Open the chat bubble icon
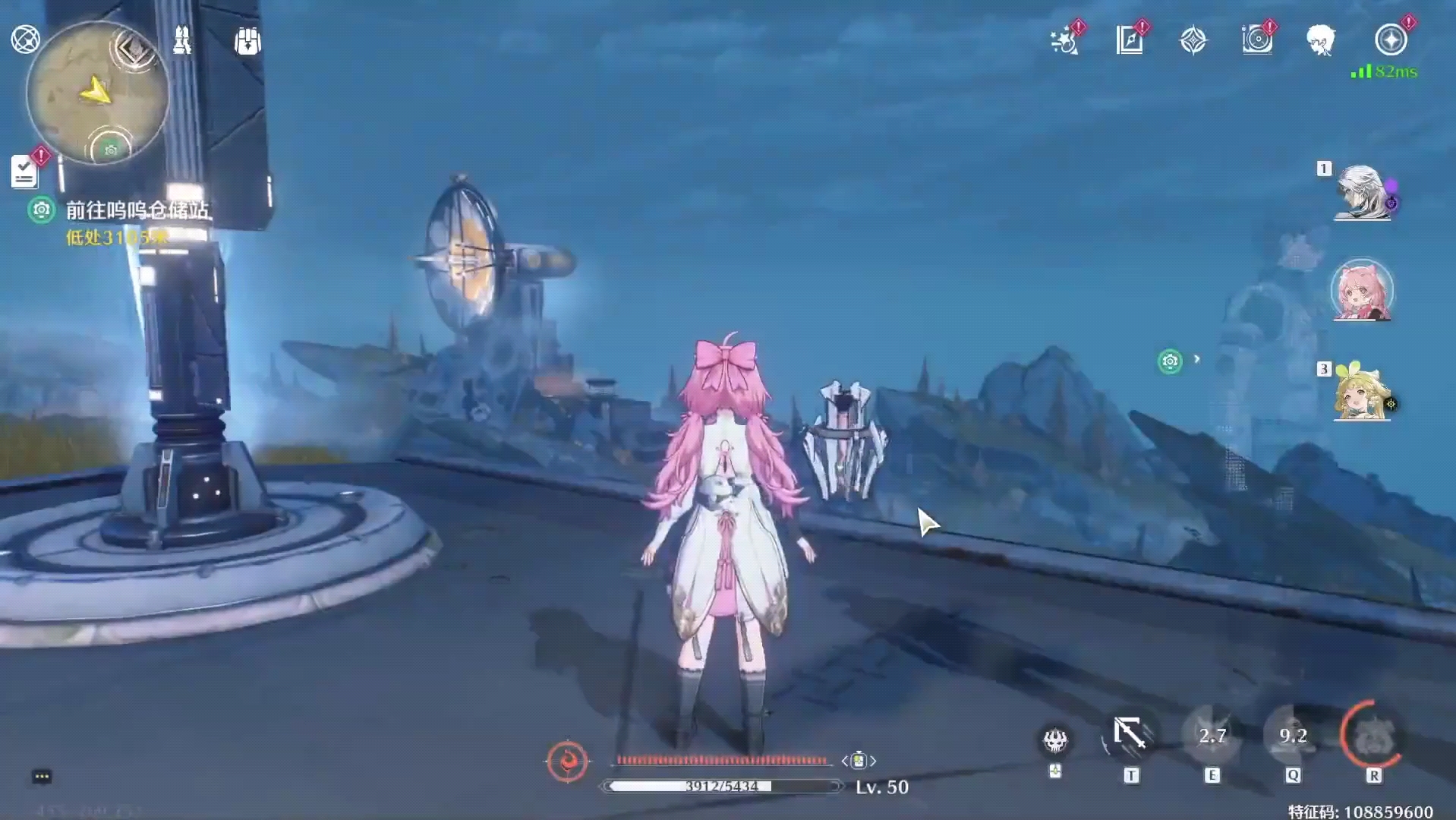 click(42, 776)
